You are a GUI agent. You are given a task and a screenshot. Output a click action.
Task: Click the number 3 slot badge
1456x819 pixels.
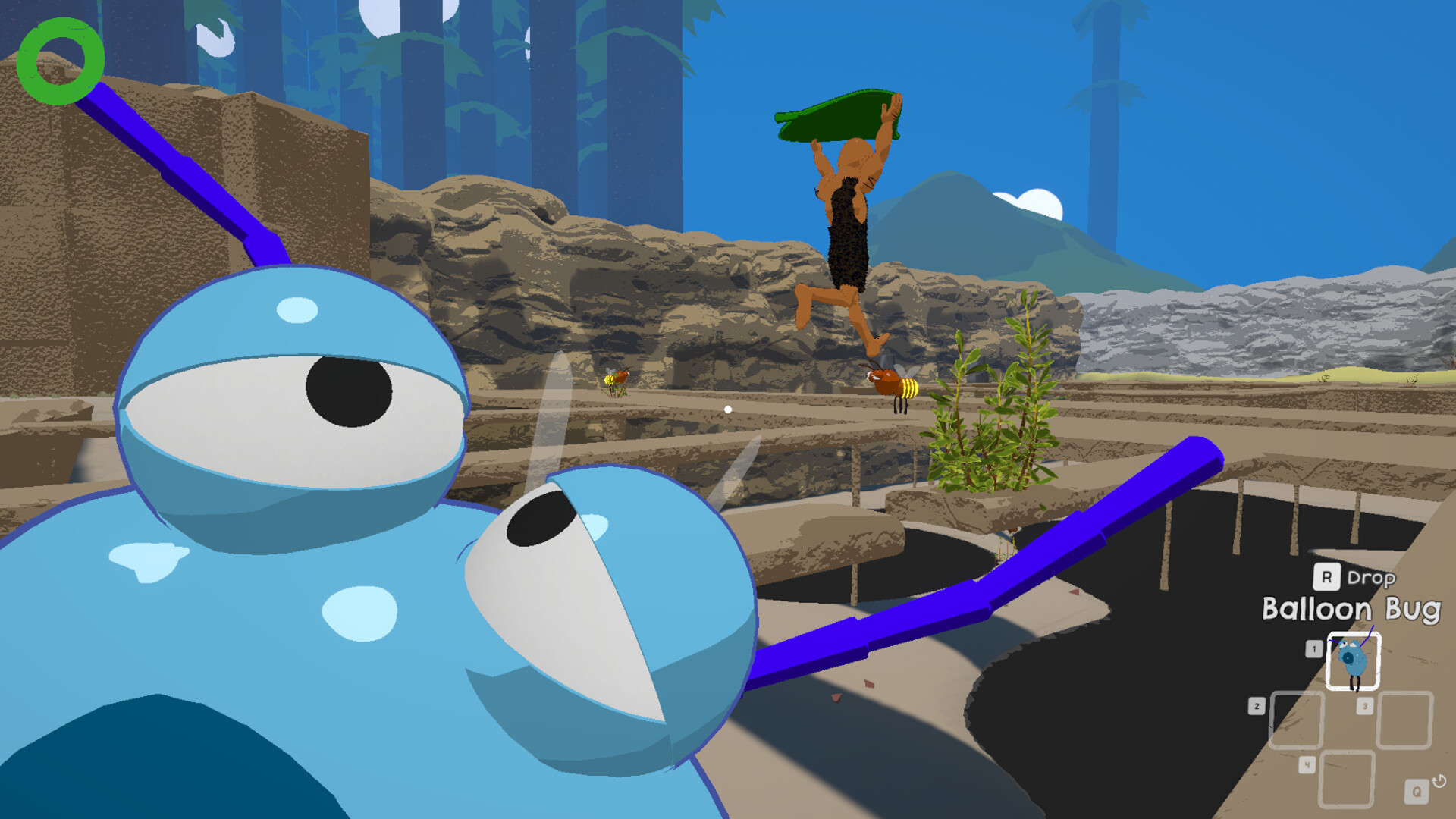[x=1365, y=705]
